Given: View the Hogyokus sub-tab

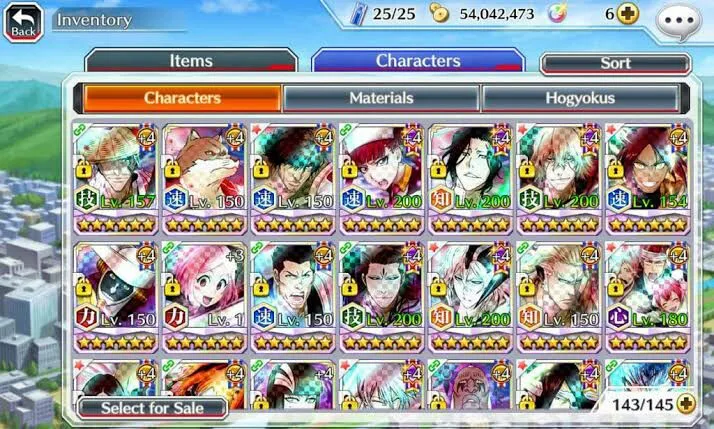Looking at the screenshot, I should [580, 98].
